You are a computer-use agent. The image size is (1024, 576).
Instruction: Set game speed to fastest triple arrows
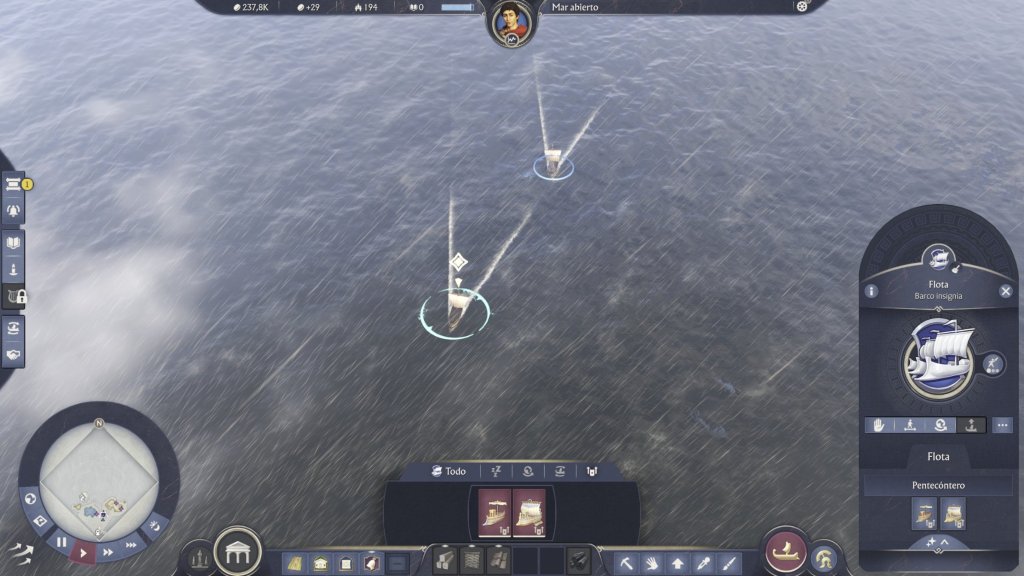pos(131,545)
